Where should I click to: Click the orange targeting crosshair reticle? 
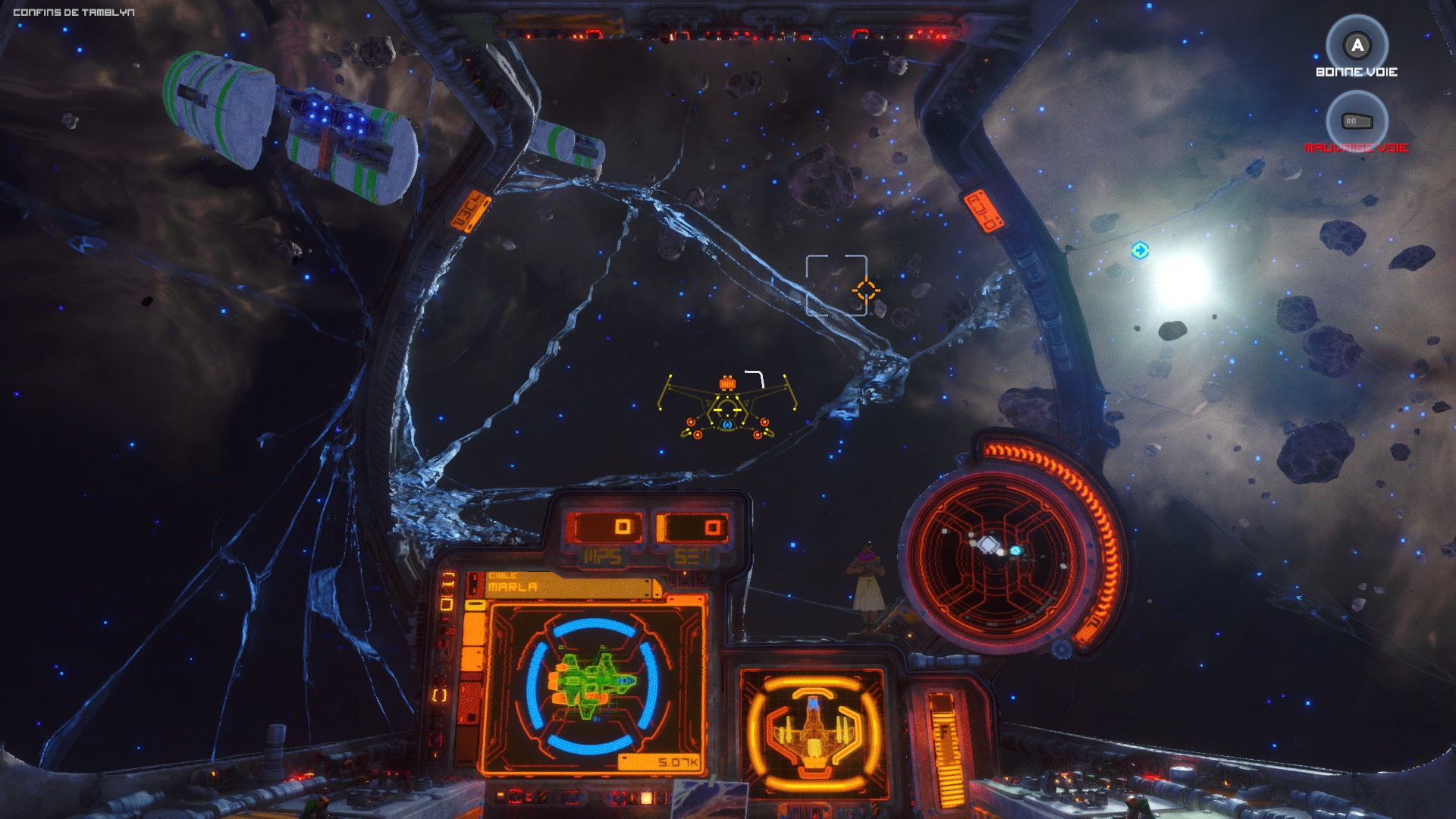click(x=865, y=290)
